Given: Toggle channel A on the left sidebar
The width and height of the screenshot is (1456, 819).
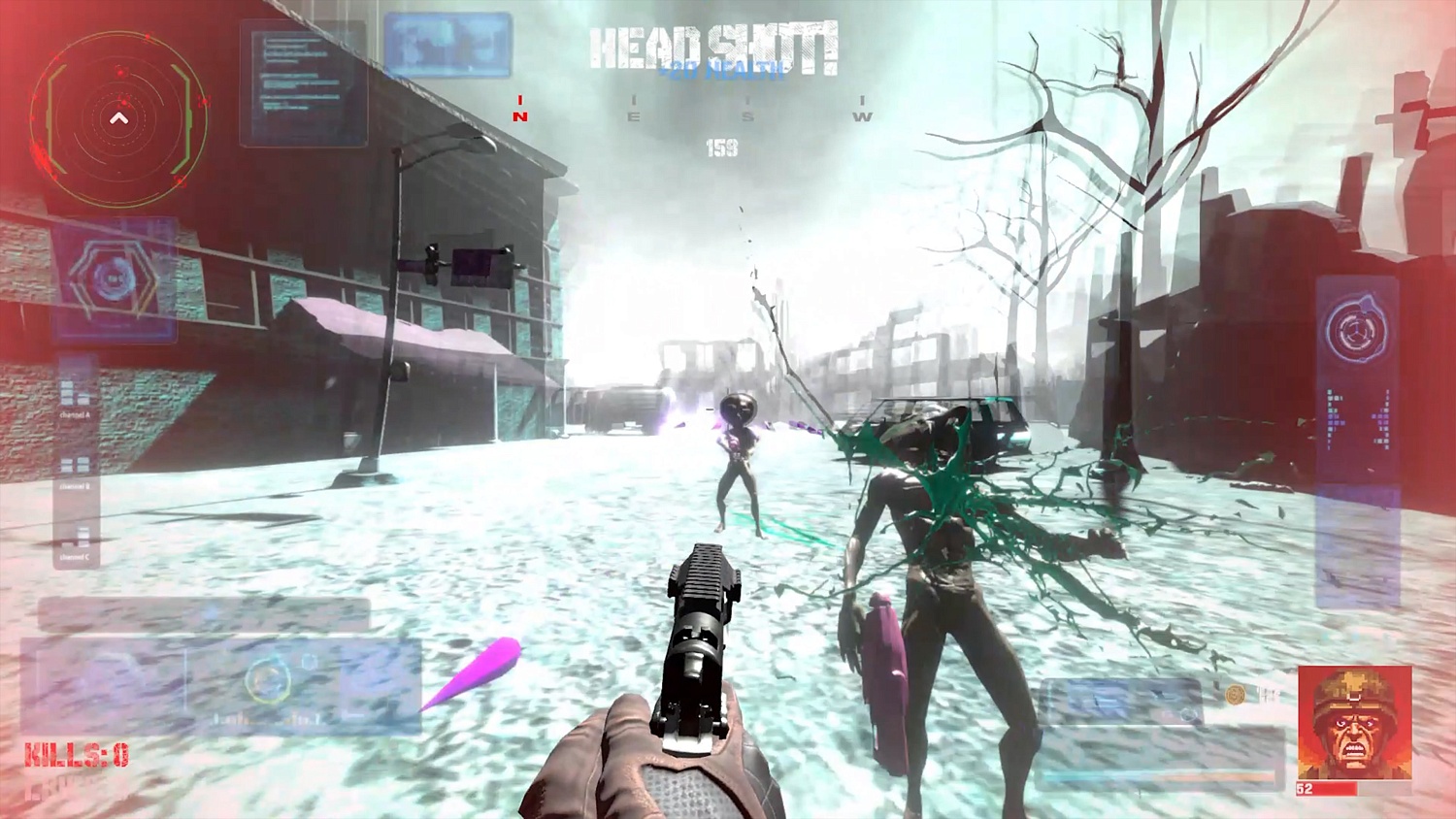Looking at the screenshot, I should 75,414.
